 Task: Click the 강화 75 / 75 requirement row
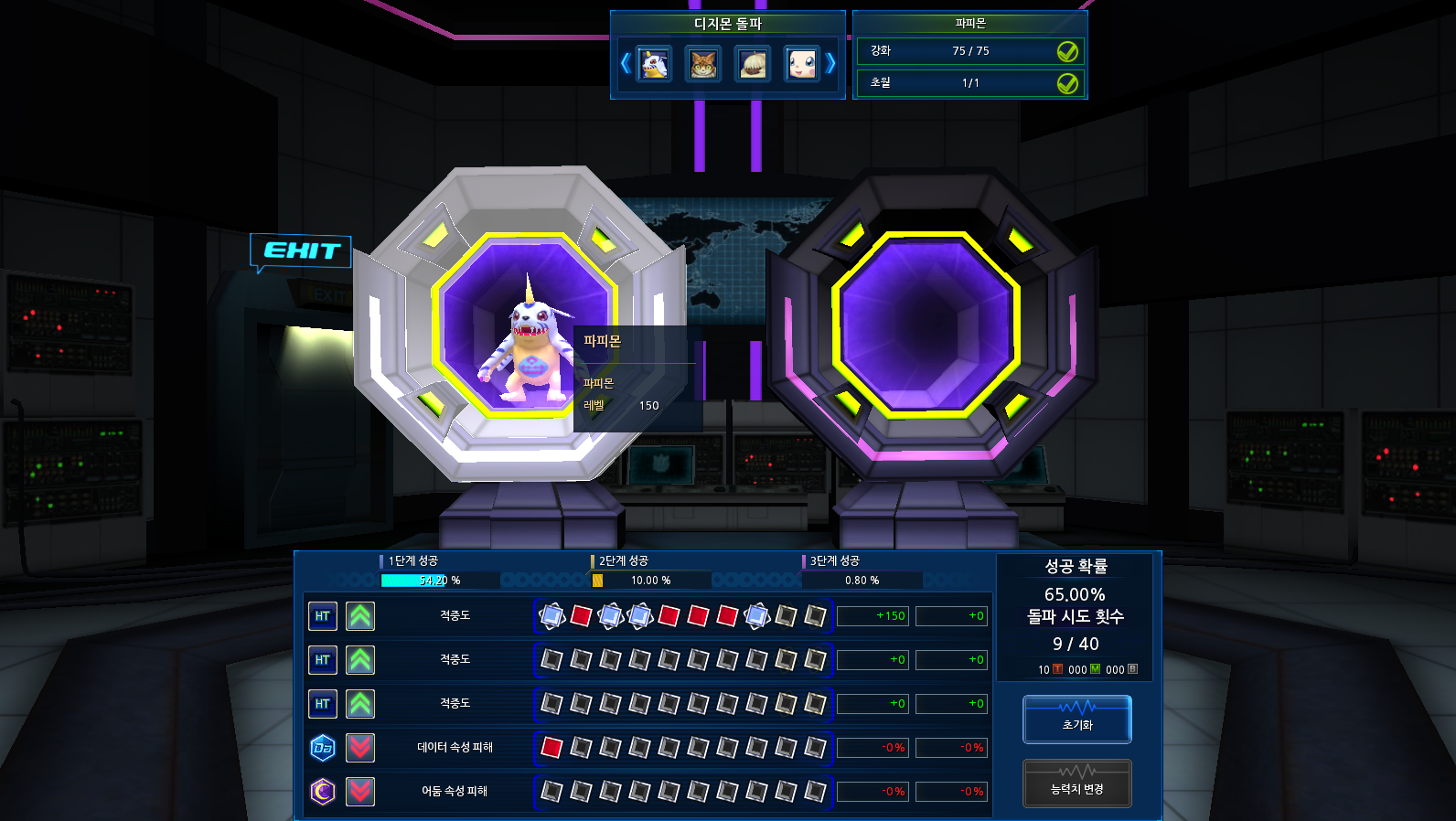969,51
